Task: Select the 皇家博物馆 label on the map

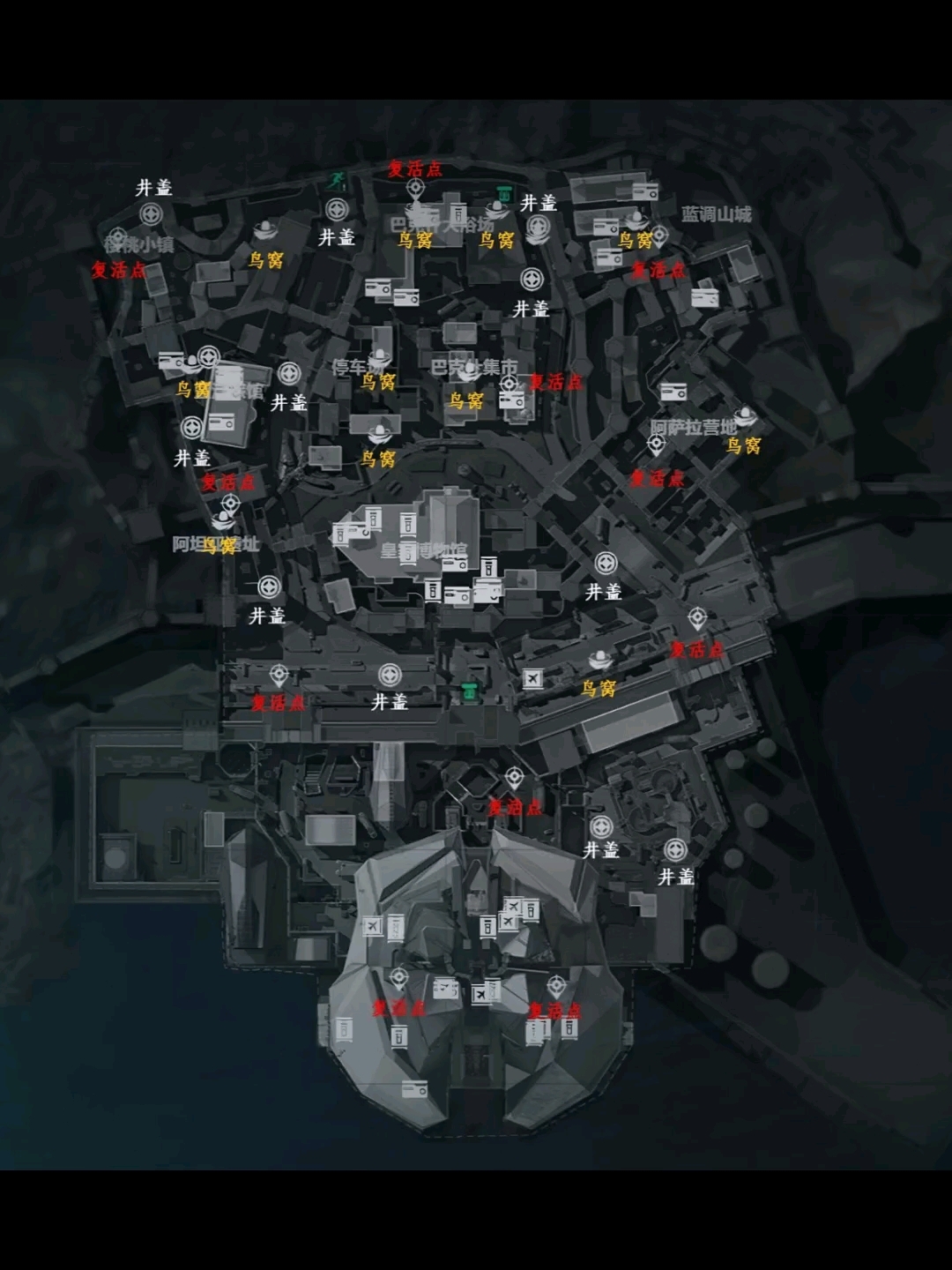Action: (x=423, y=551)
